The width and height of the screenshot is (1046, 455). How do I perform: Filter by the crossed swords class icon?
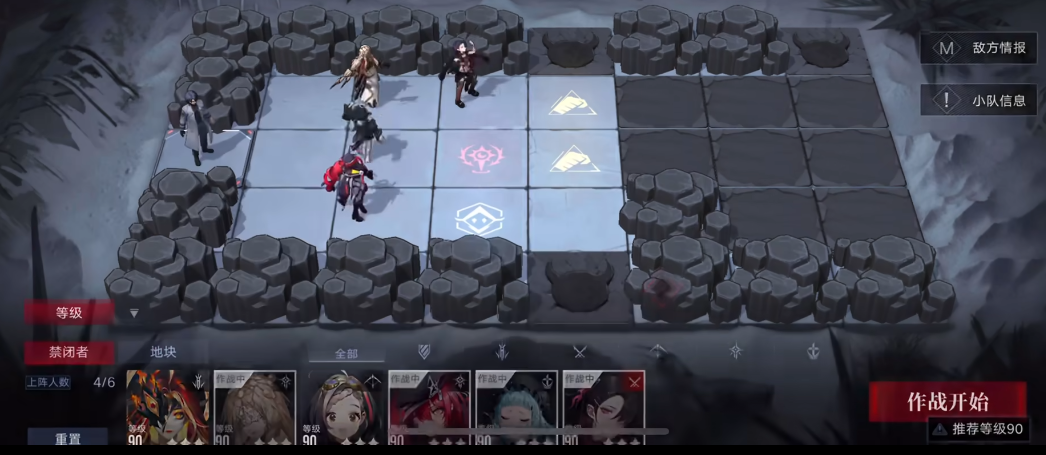tap(579, 351)
